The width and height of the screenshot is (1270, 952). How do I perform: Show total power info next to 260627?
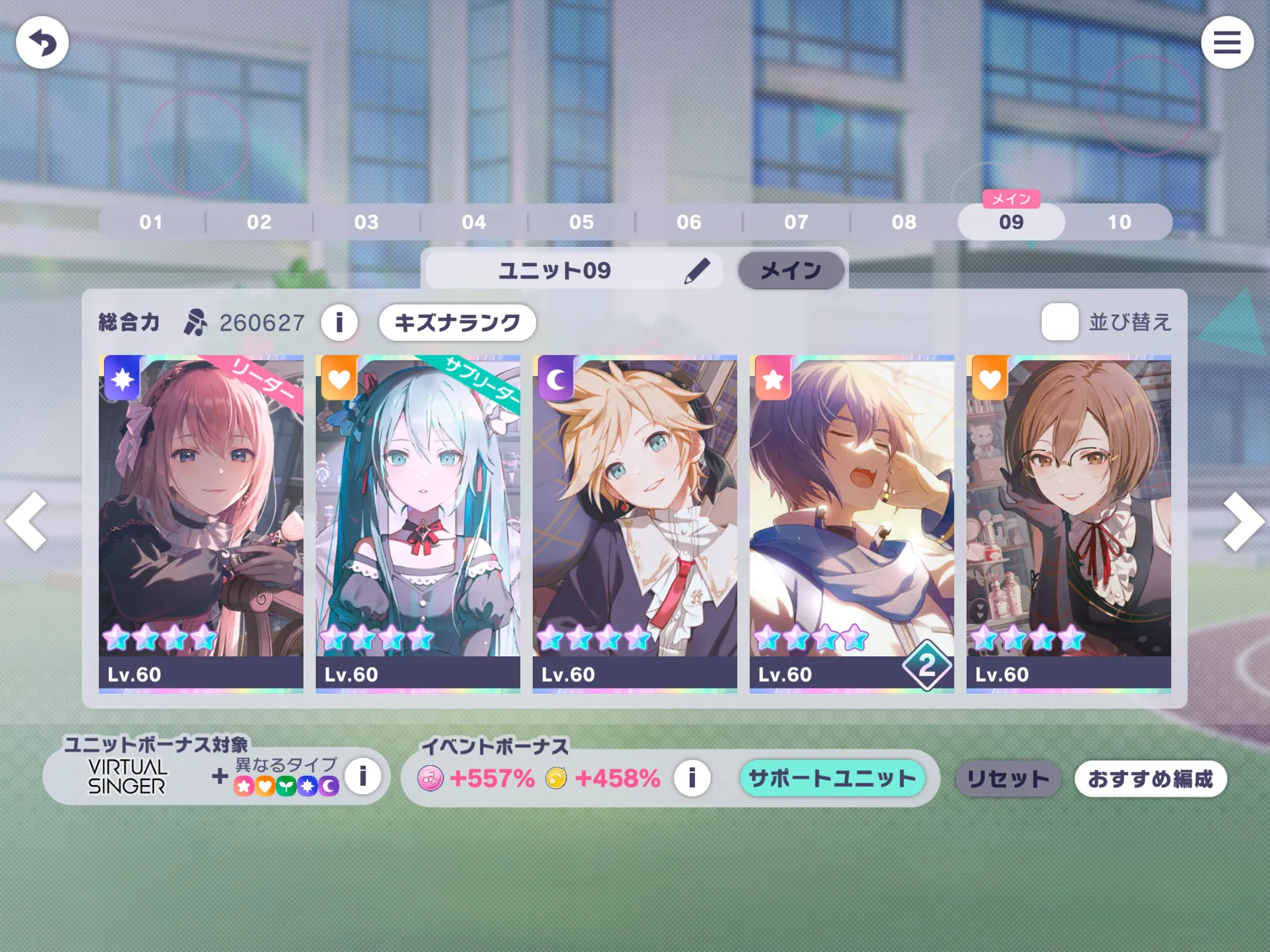tap(340, 323)
